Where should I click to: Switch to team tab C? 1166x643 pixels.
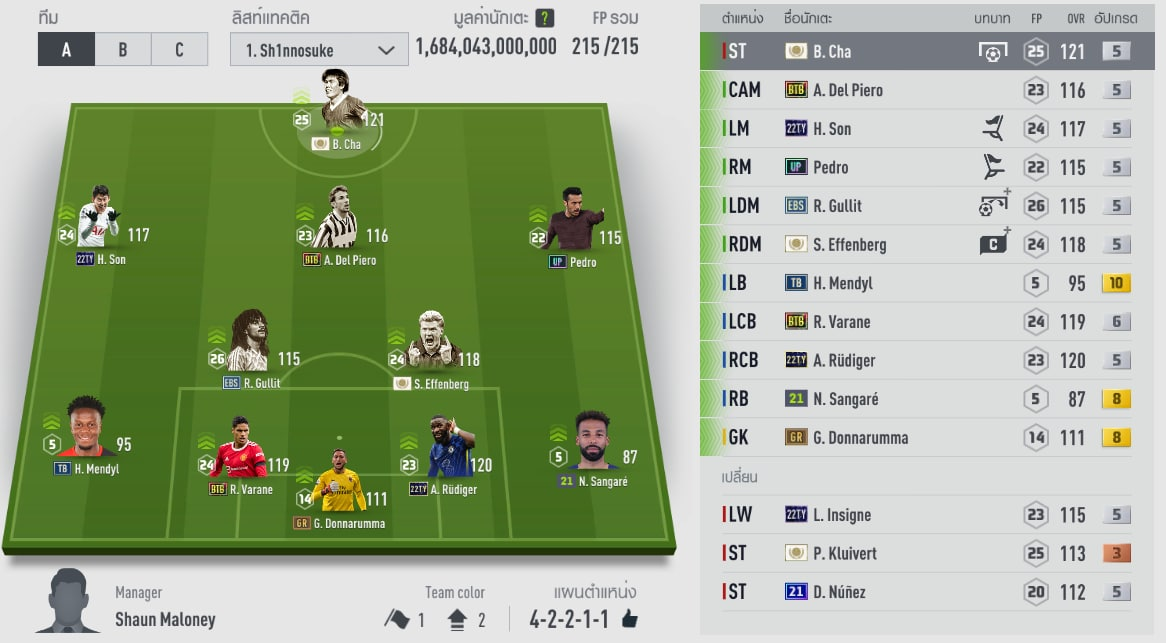click(180, 49)
